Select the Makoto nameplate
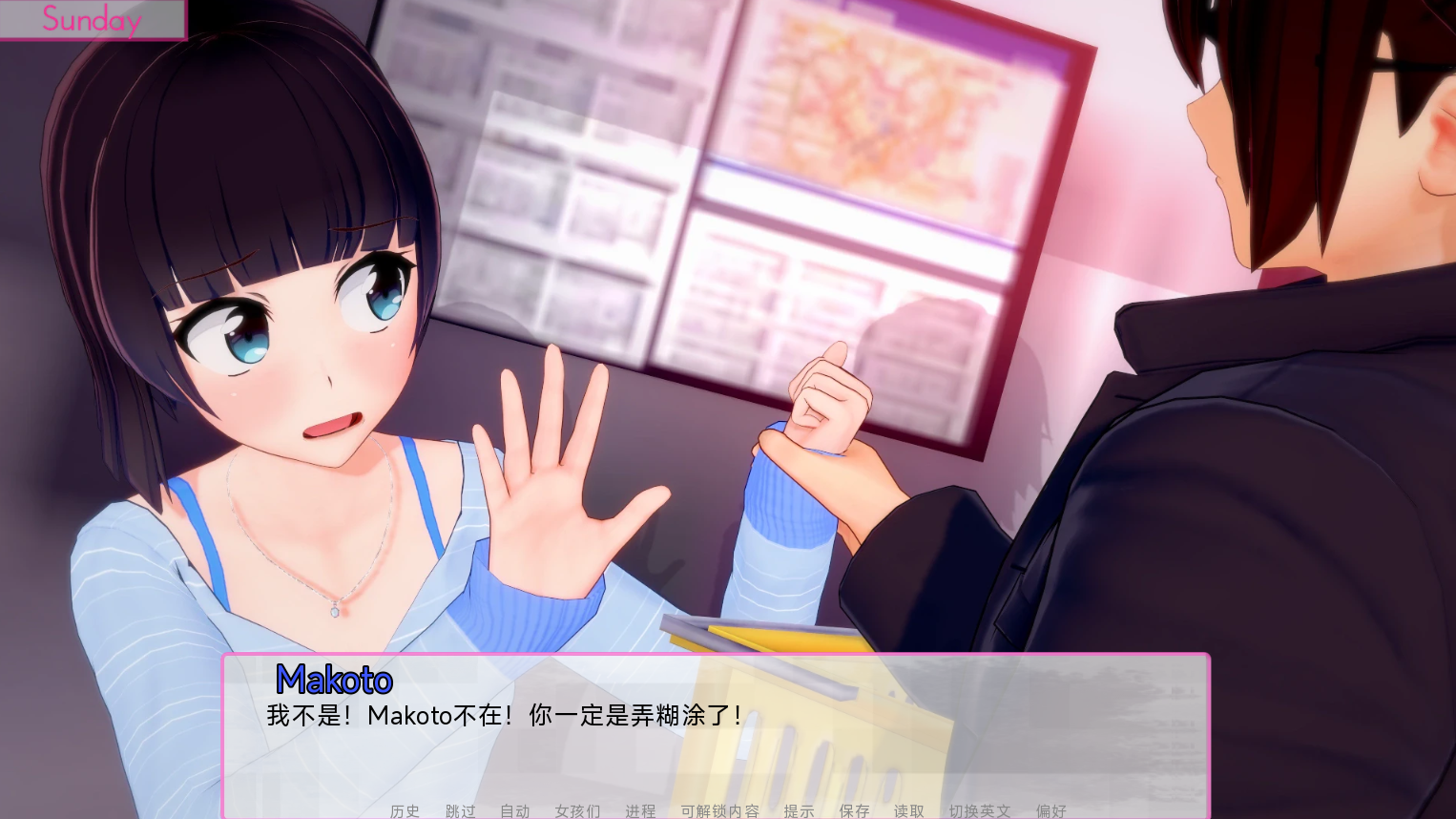The image size is (1456, 819). pos(333,680)
